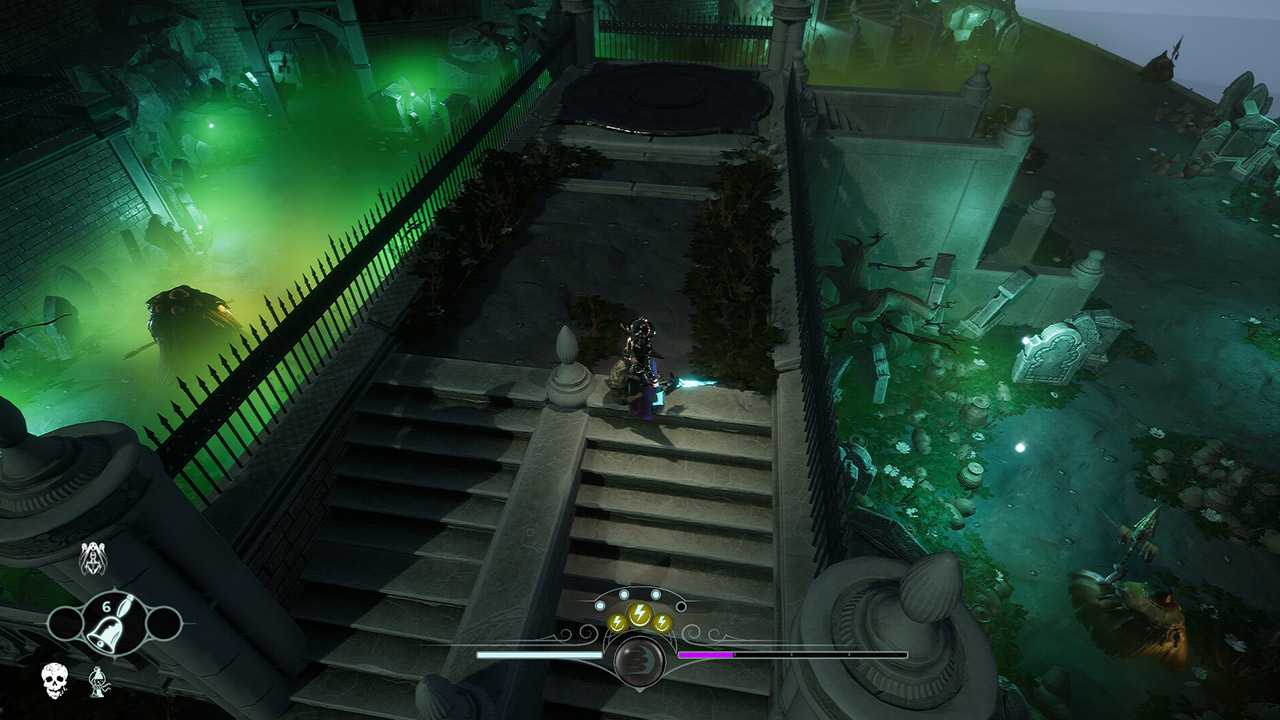The width and height of the screenshot is (1280, 720).
Task: Toggle the leftmost white overdrive pip
Action: [x=601, y=605]
